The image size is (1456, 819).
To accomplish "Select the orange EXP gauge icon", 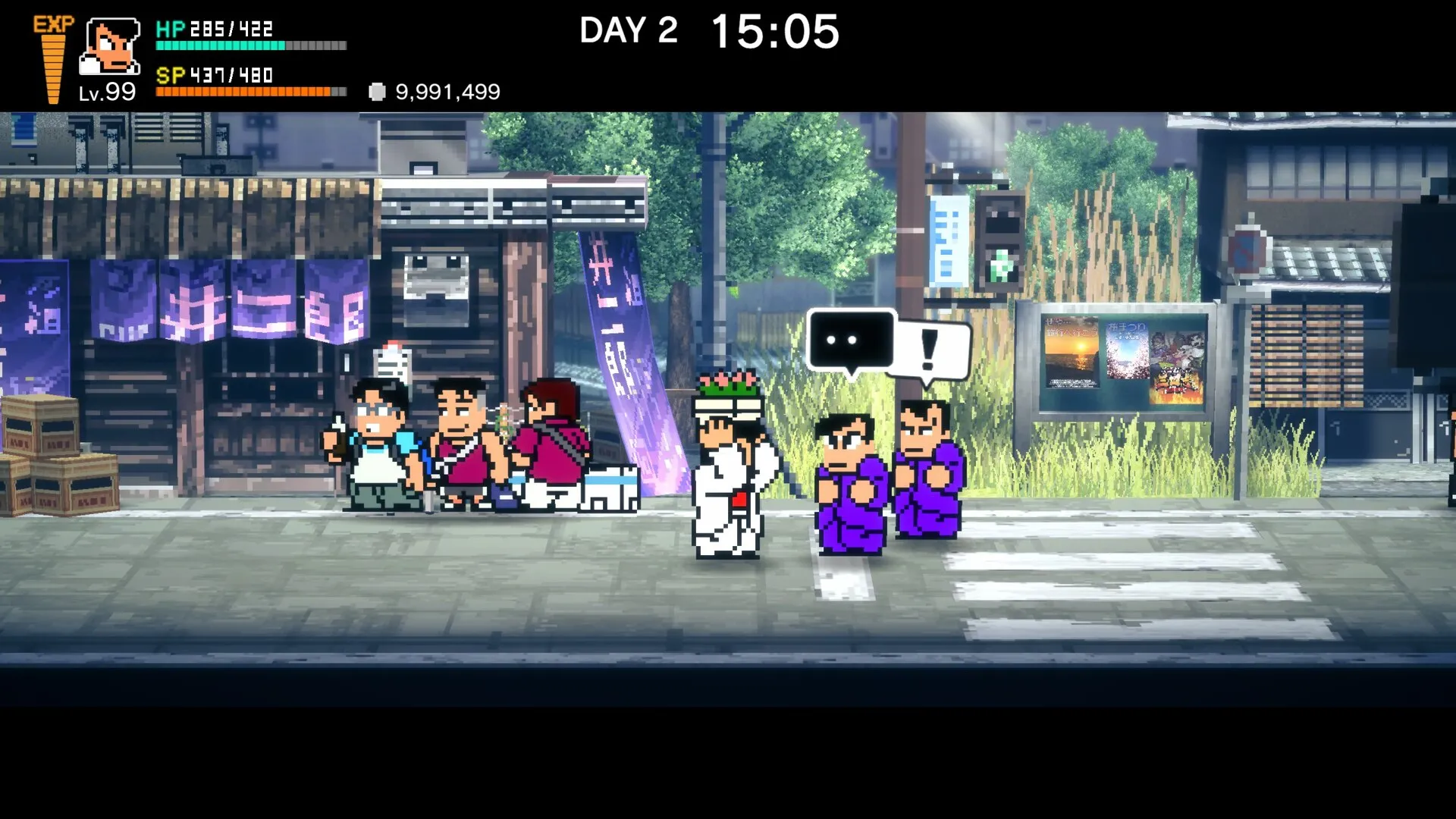I will pyautogui.click(x=53, y=59).
